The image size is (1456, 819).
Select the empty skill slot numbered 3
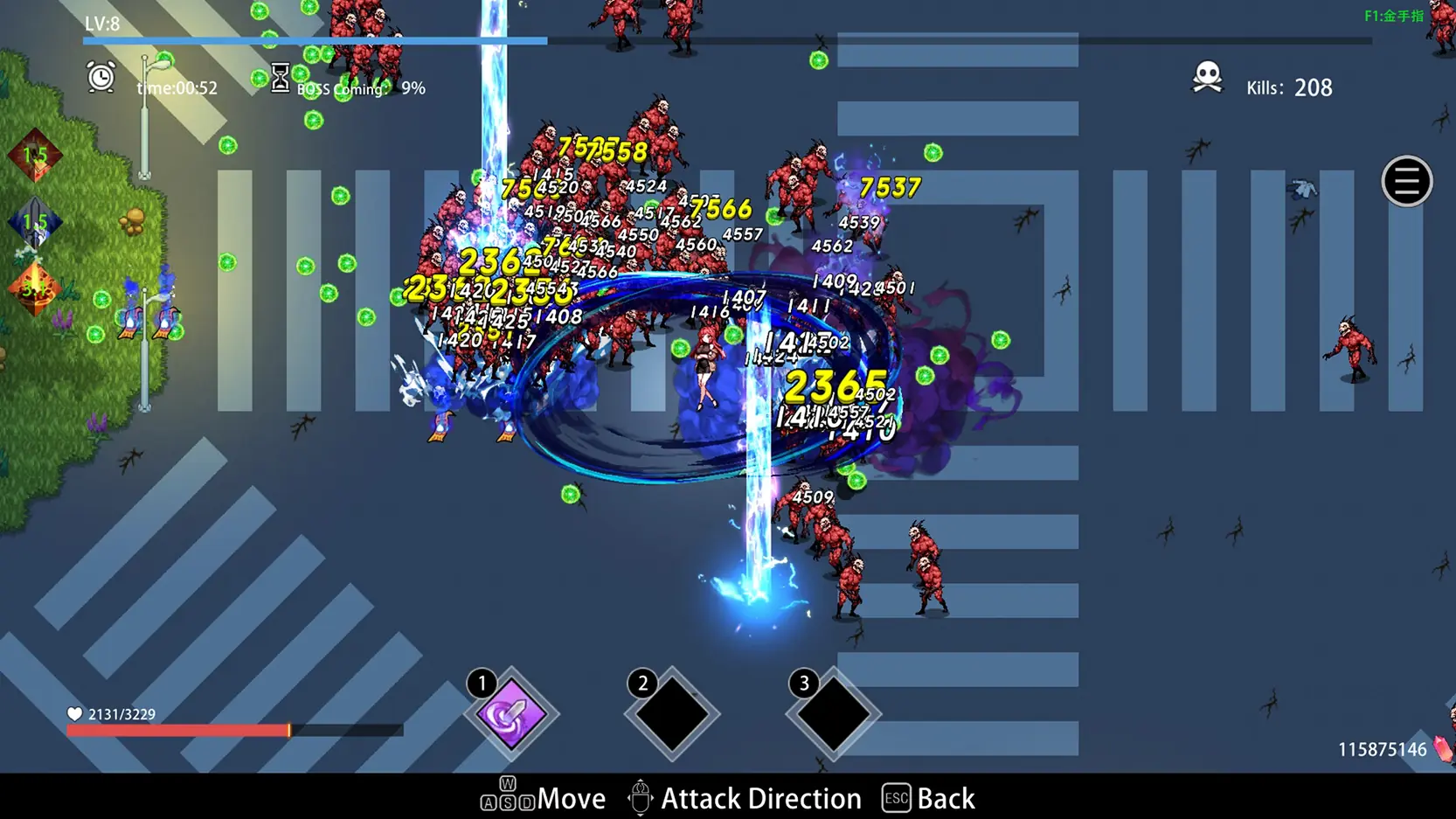coord(833,714)
